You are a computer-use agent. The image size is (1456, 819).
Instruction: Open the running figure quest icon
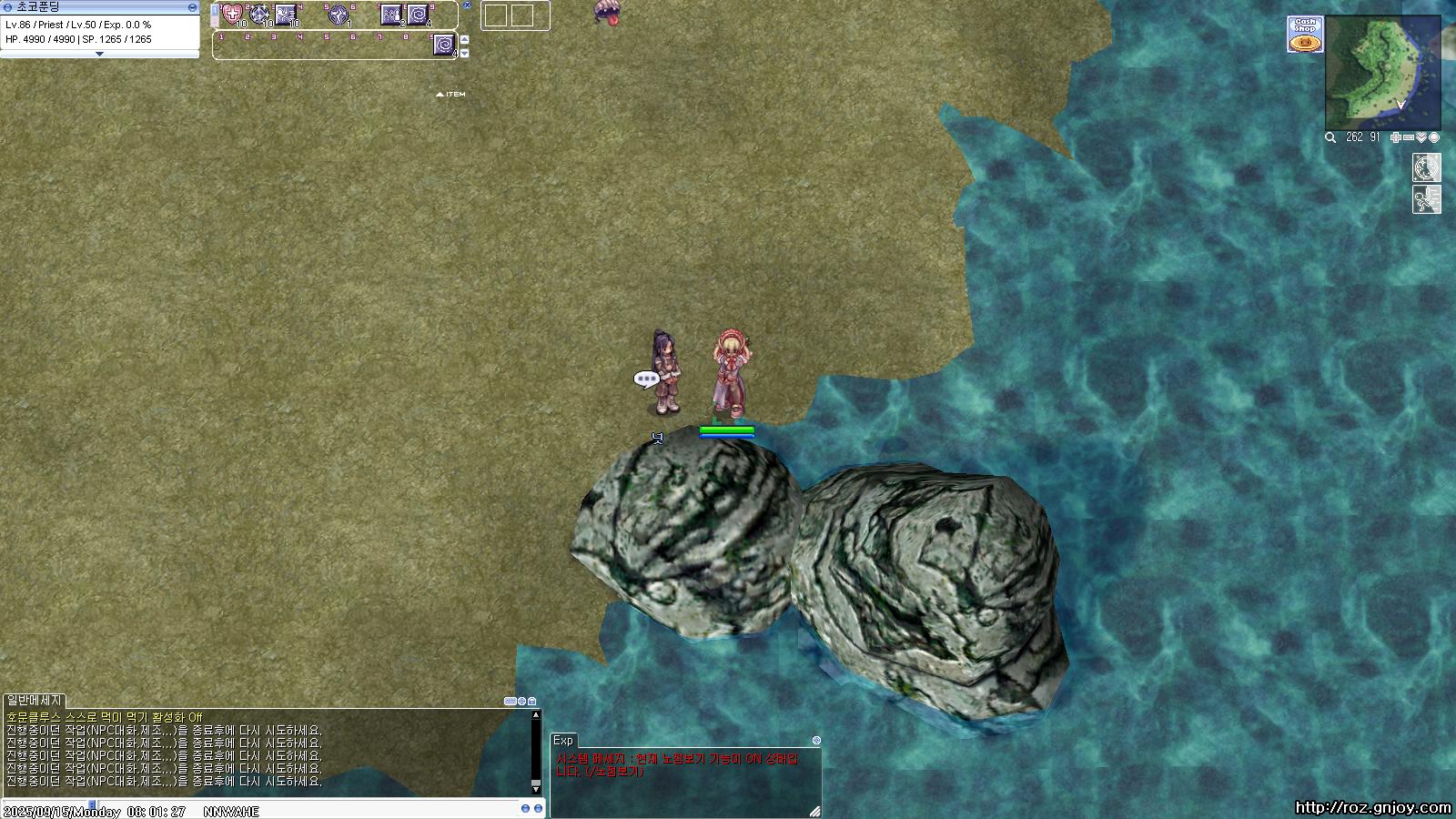point(1426,199)
